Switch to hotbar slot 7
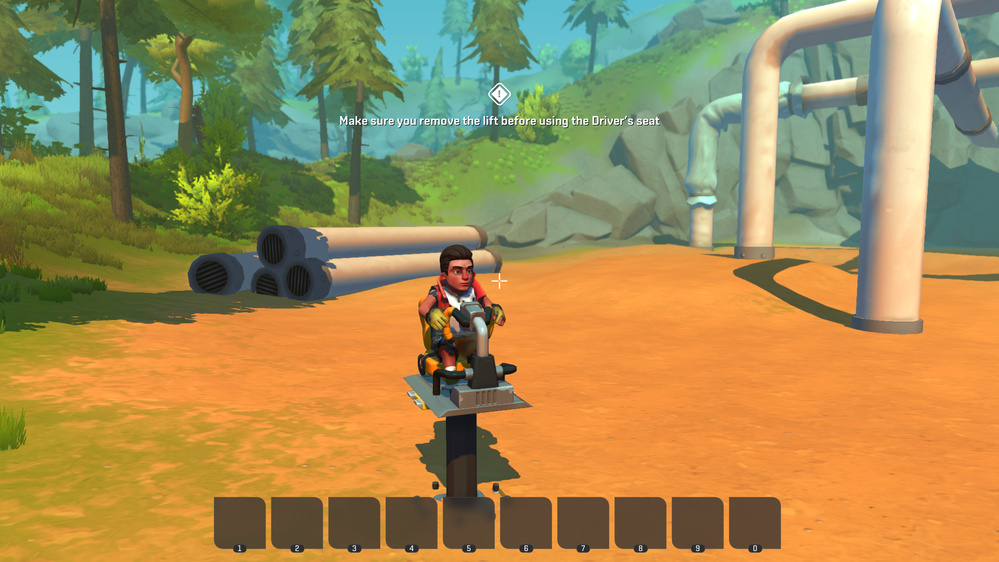Screen dimensions: 999x562 (583, 522)
